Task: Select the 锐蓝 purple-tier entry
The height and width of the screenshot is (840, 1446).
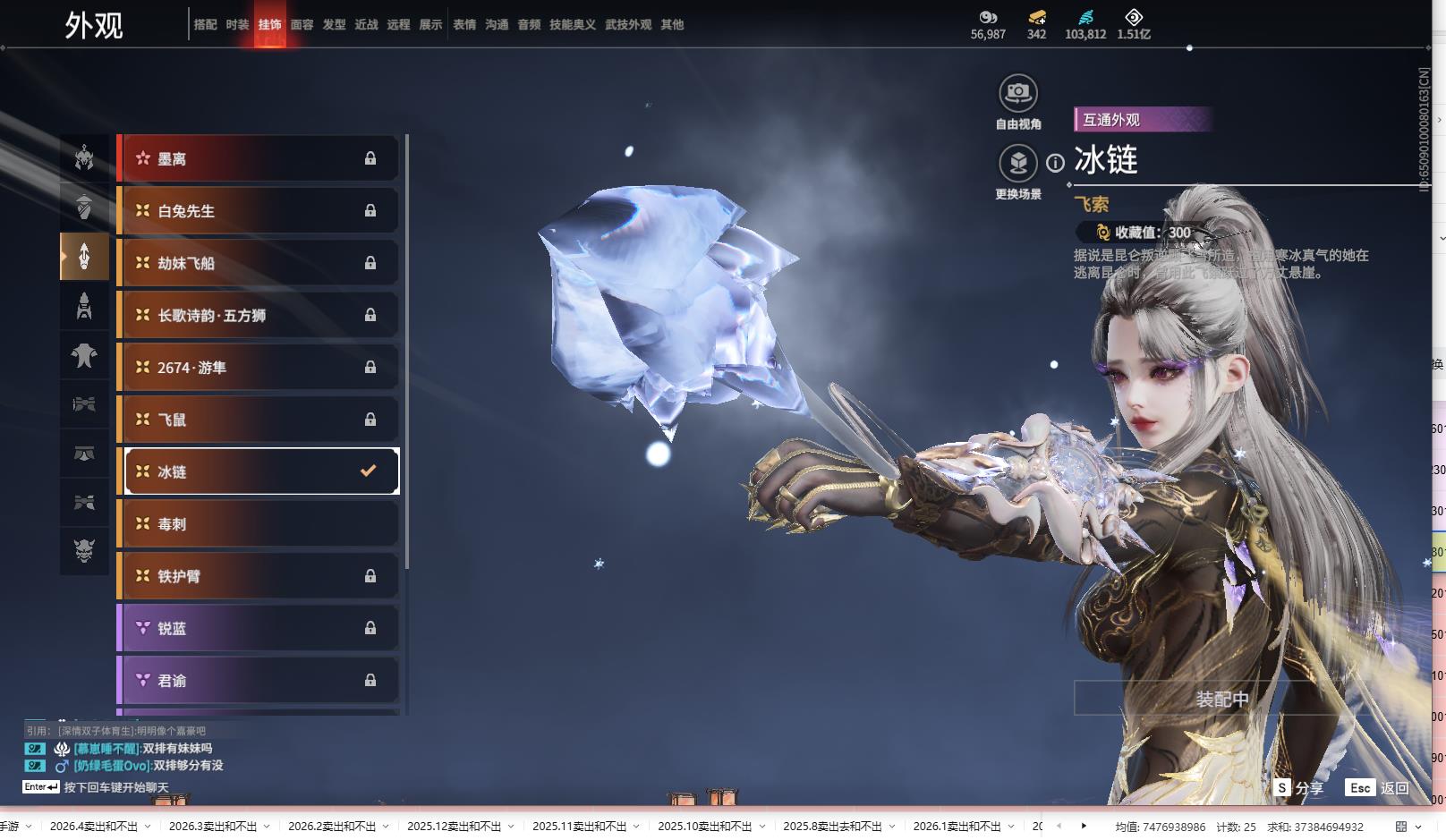Action: coord(258,629)
